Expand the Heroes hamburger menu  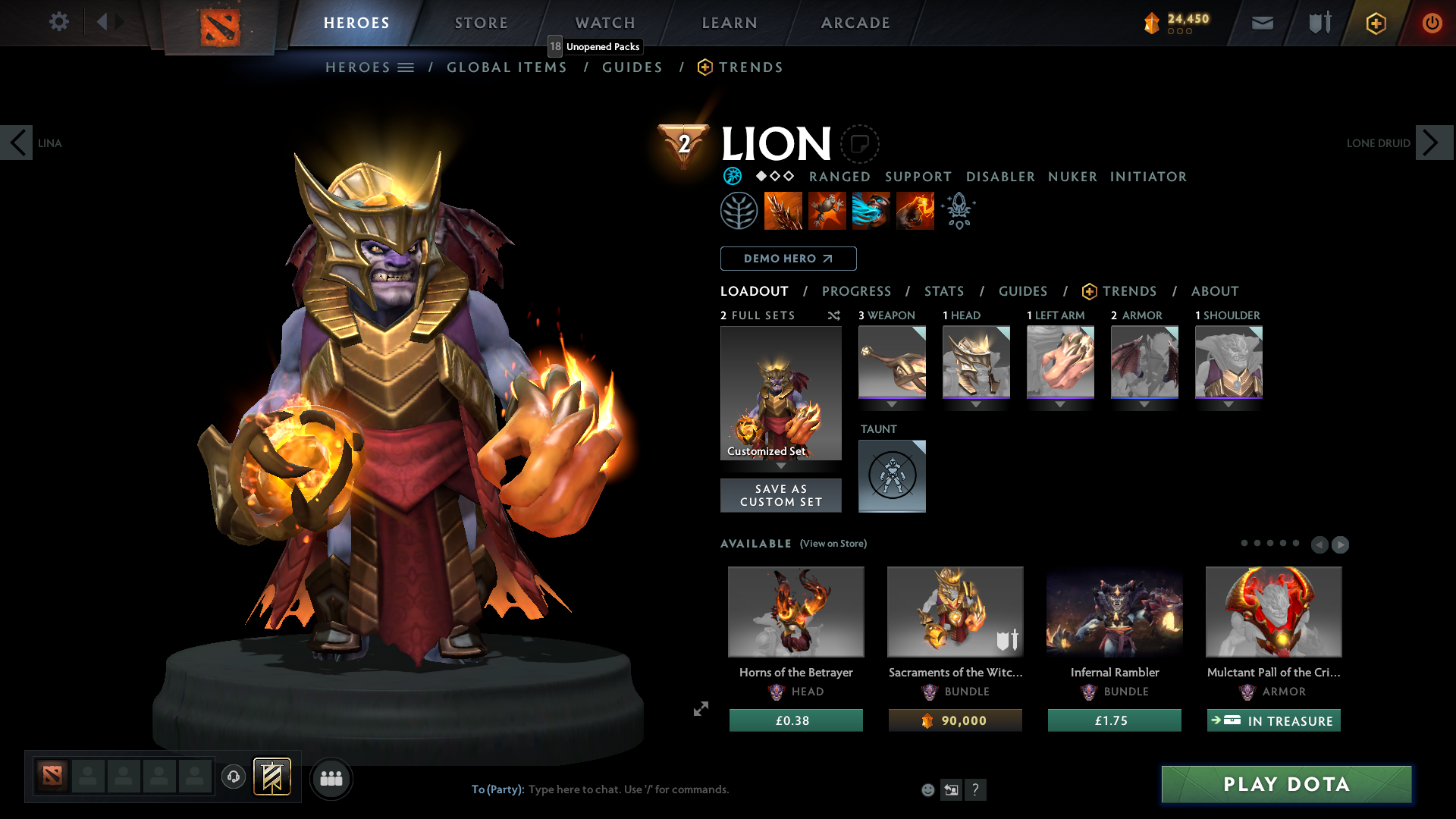[x=406, y=67]
